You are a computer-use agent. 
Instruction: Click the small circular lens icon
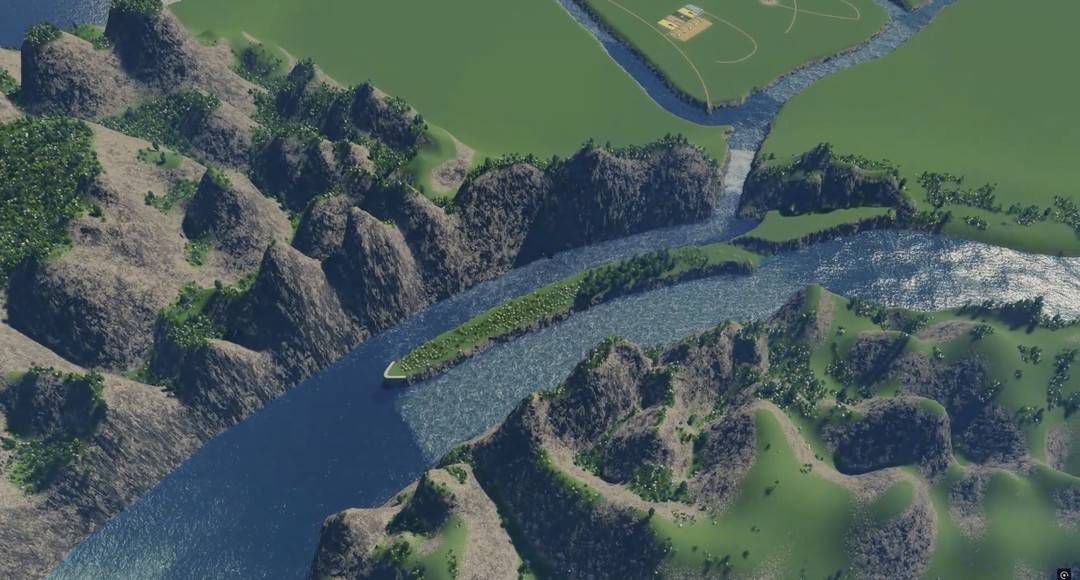click(1064, 574)
